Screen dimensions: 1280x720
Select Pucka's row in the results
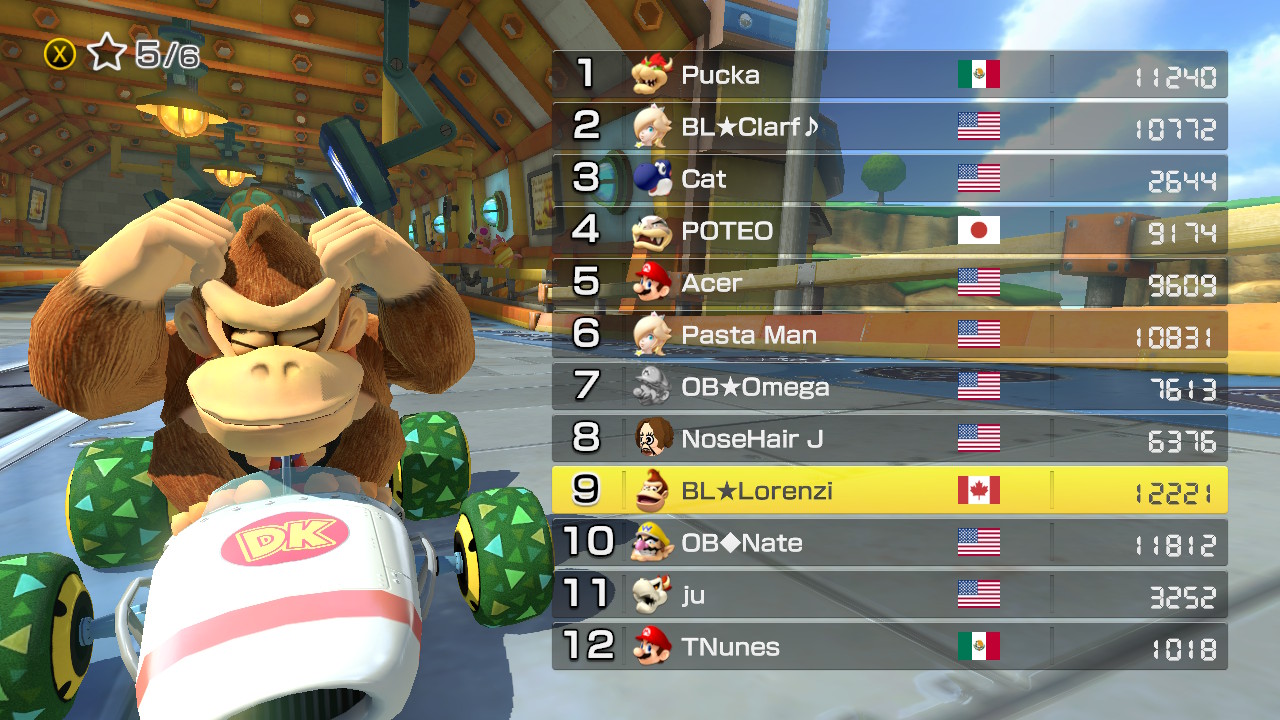click(x=889, y=75)
